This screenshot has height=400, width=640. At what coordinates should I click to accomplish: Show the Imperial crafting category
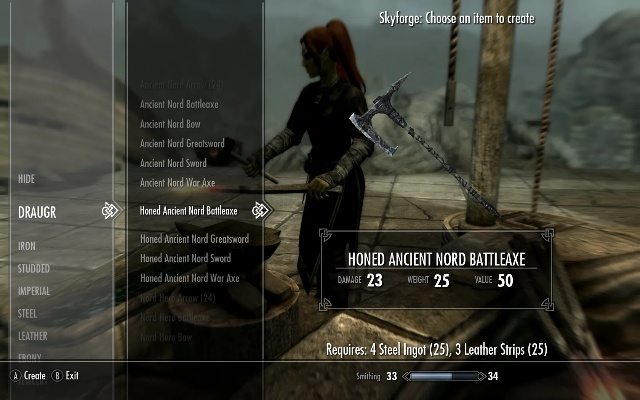coord(35,291)
